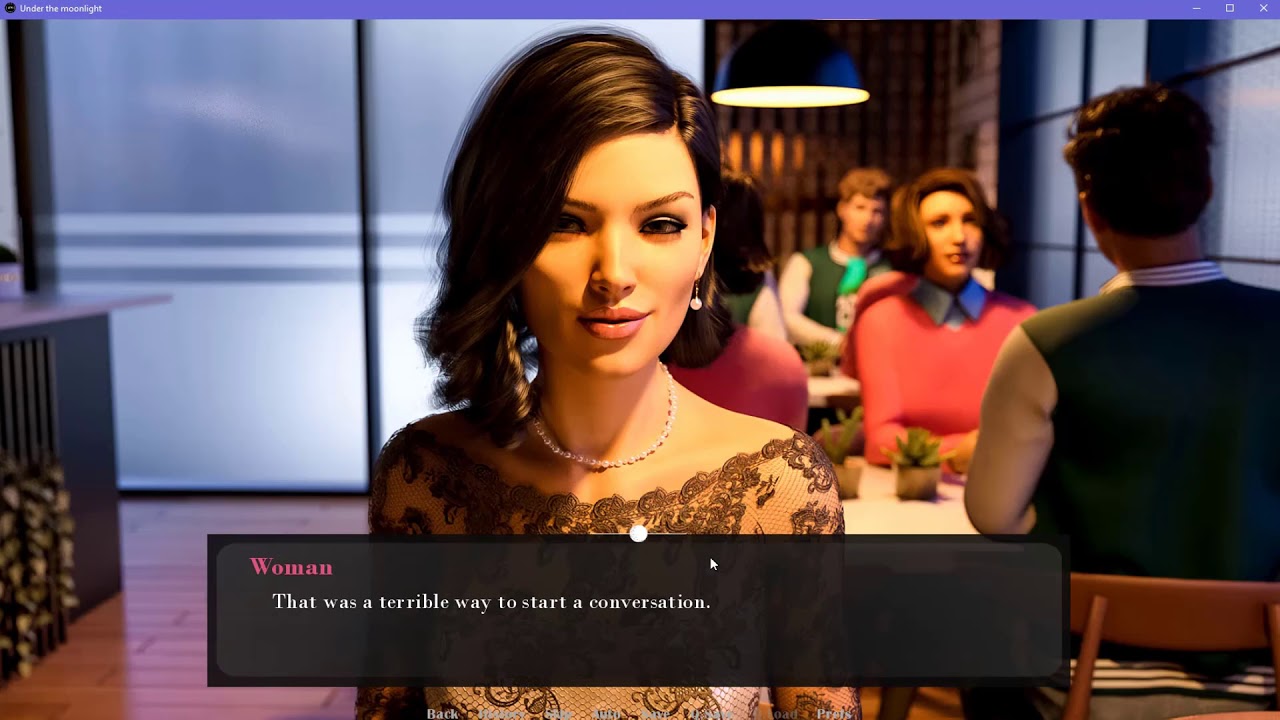This screenshot has height=720, width=1280.
Task: Go back using the Back quick menu button
Action: pyautogui.click(x=442, y=713)
